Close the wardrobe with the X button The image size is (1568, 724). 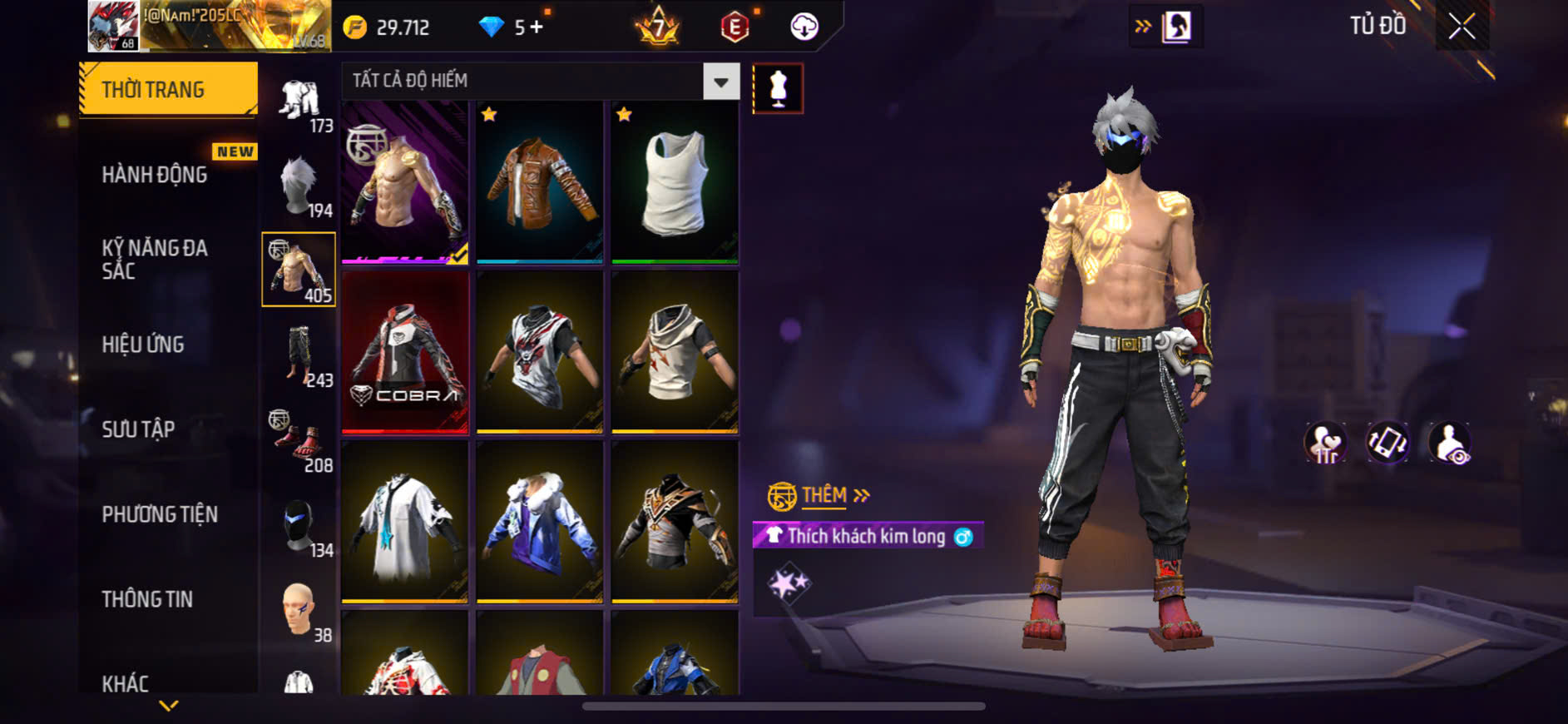(x=1462, y=27)
